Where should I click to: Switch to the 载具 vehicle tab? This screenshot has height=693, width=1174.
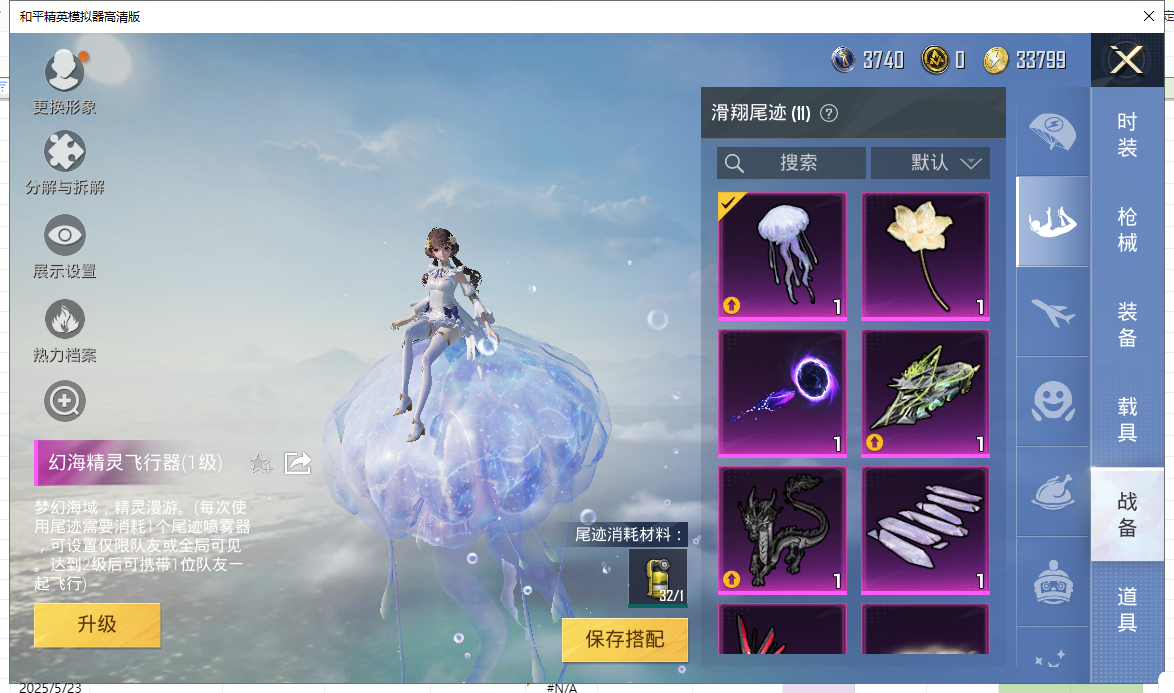[1127, 419]
